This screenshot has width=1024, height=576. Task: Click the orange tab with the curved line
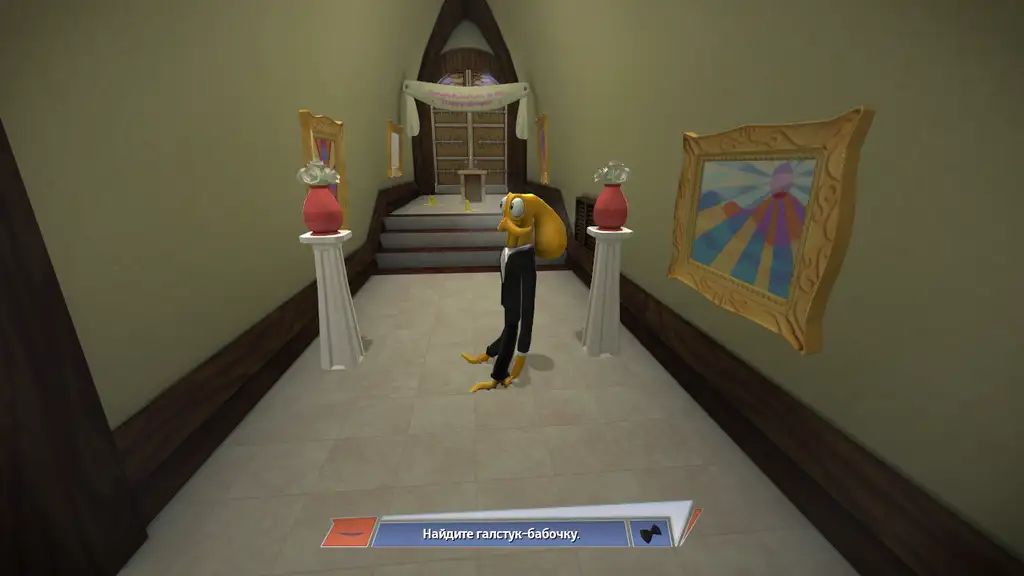click(x=349, y=532)
